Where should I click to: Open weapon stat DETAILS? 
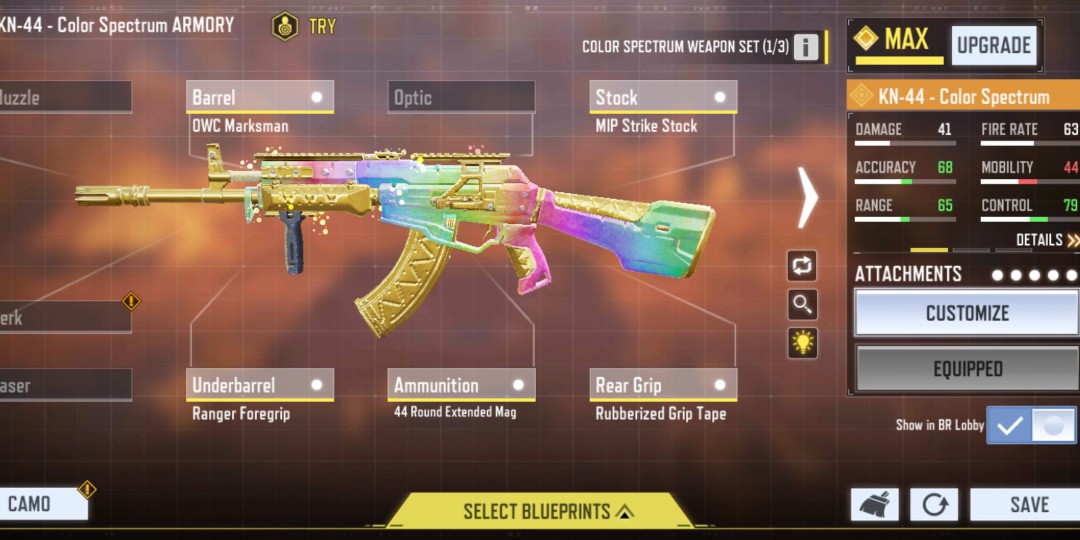[1046, 240]
